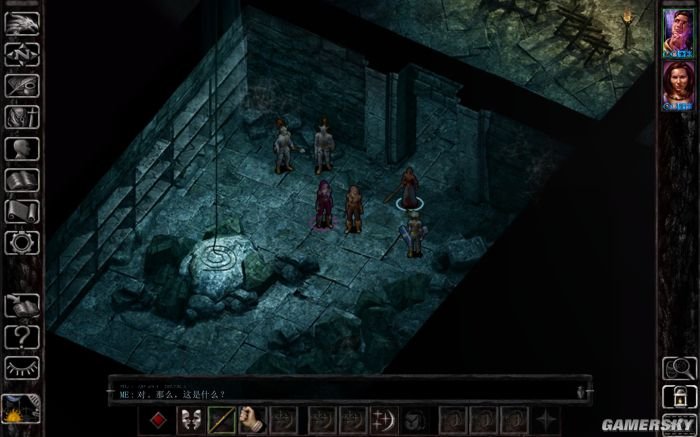700x437 pixels.
Task: Open the journal quill icon
Action: click(x=22, y=86)
